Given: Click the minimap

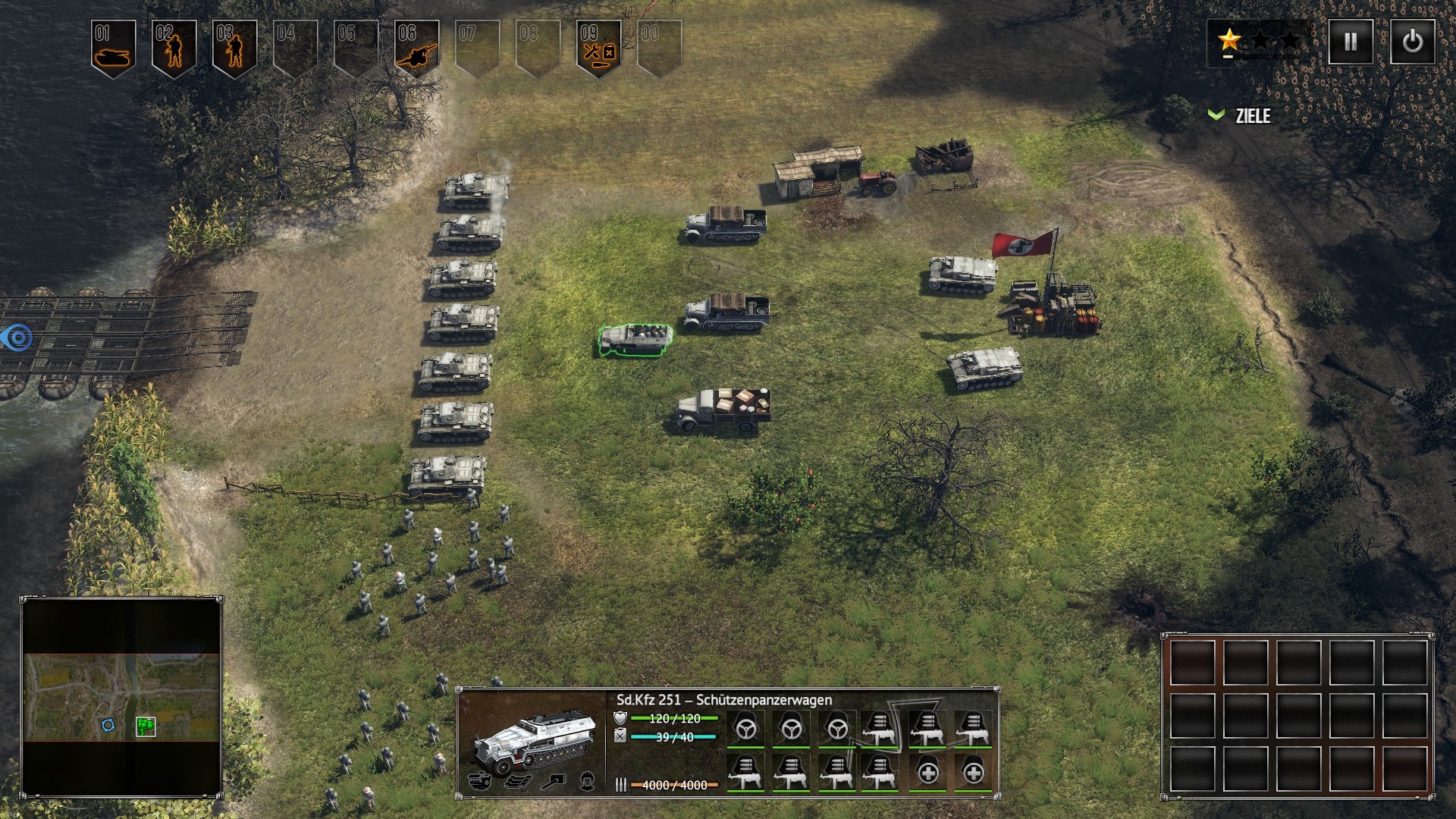Looking at the screenshot, I should click(x=121, y=697).
